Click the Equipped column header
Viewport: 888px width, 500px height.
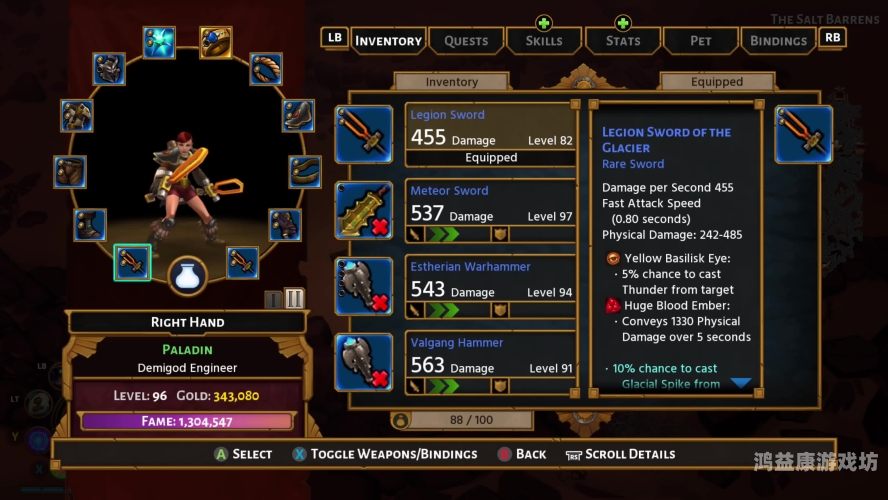click(x=717, y=82)
